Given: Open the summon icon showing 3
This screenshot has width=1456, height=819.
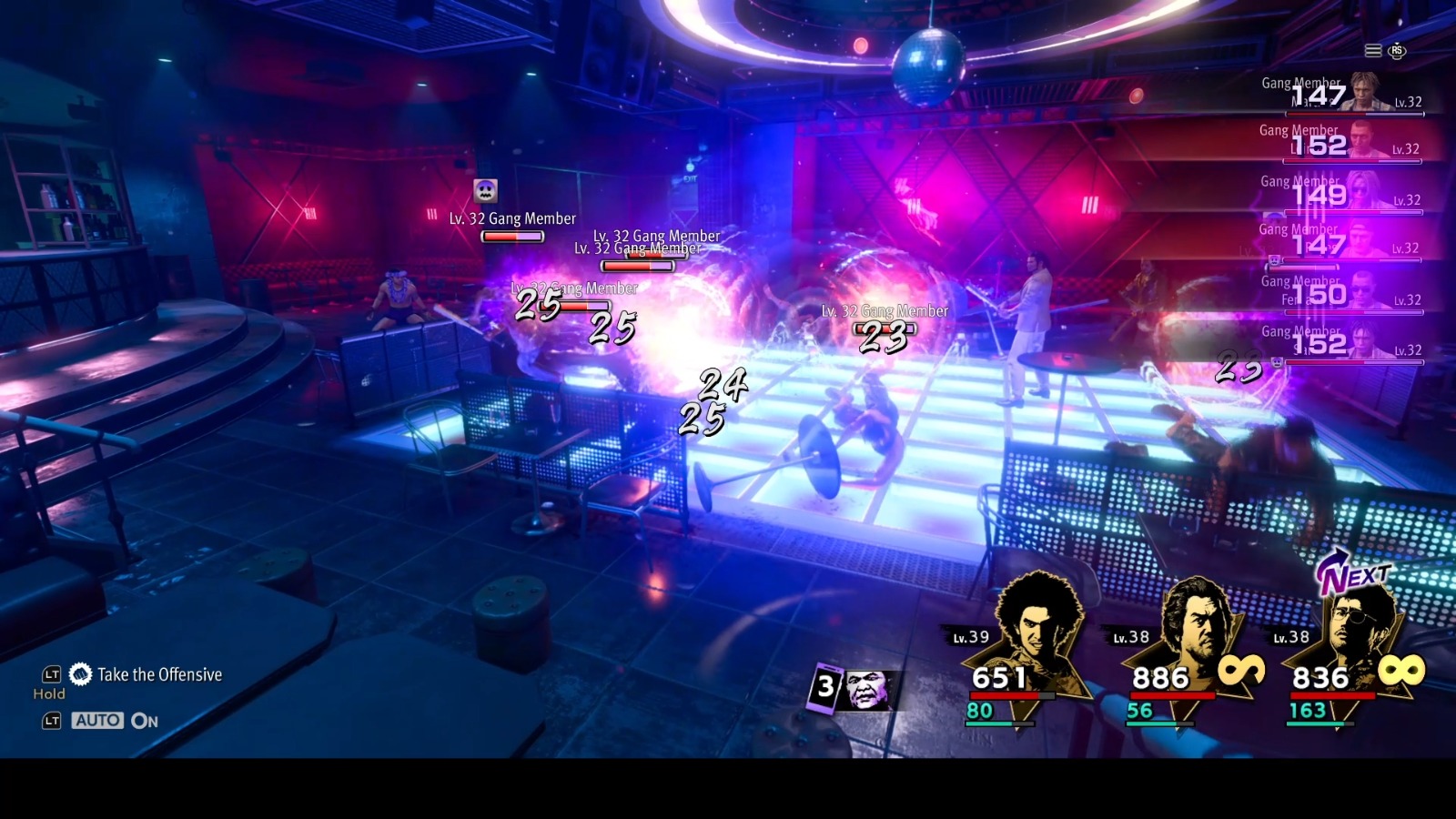Looking at the screenshot, I should click(x=853, y=688).
